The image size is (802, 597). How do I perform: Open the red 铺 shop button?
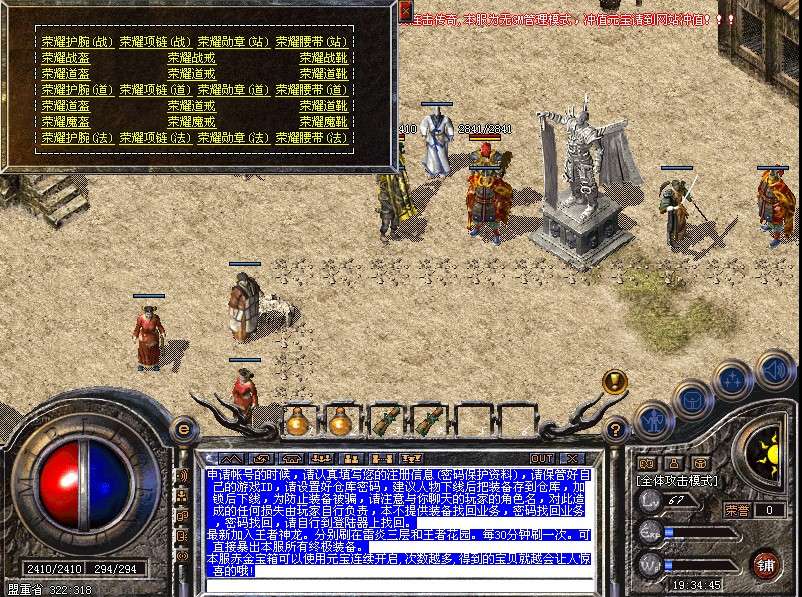766,563
